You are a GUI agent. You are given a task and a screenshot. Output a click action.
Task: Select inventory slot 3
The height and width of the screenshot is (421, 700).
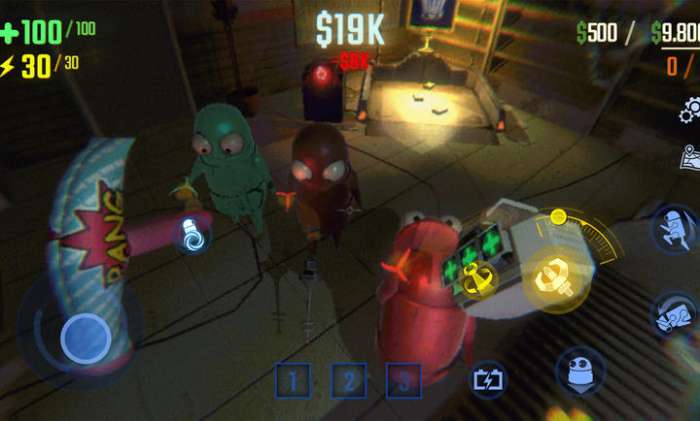click(403, 381)
